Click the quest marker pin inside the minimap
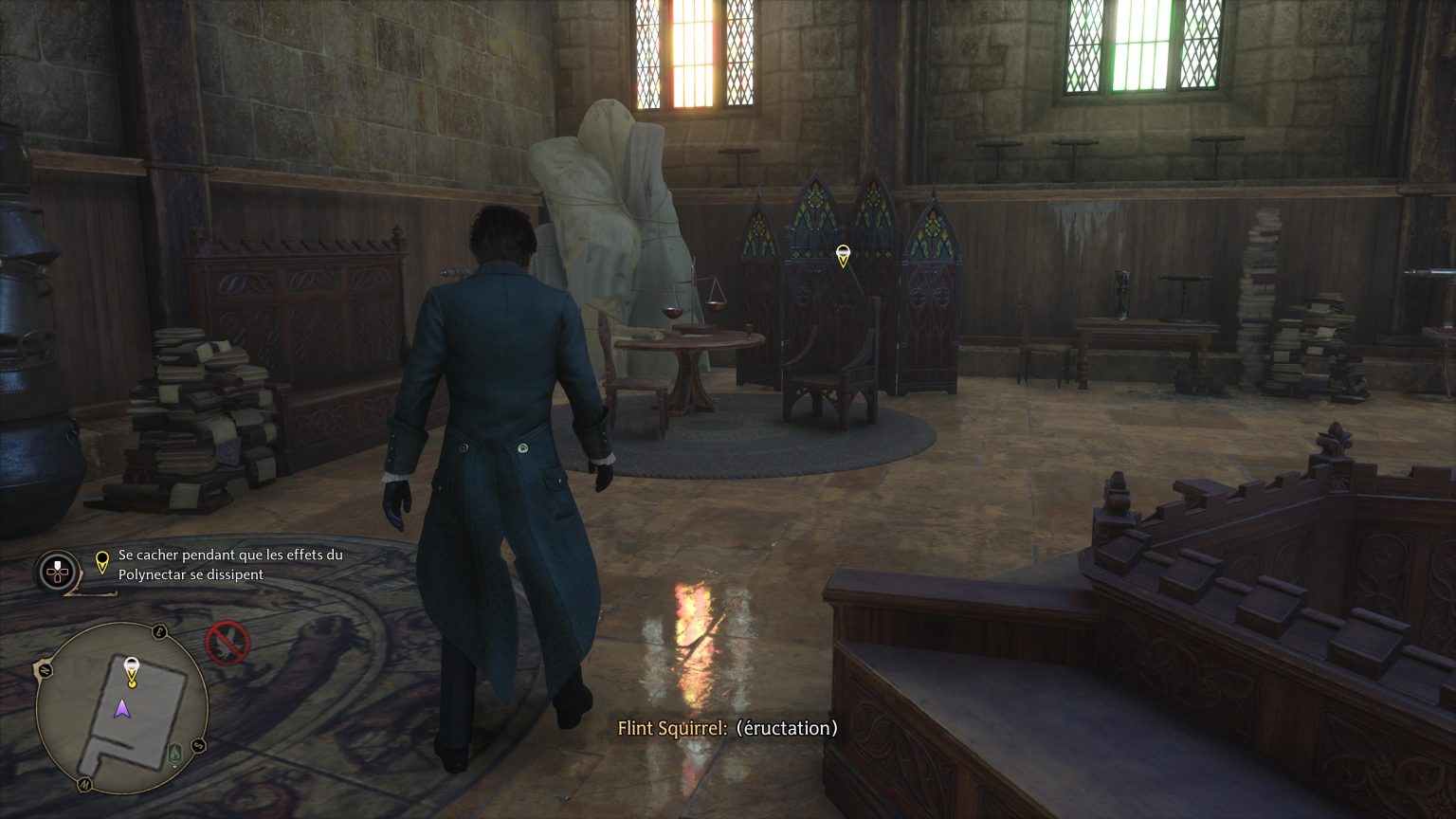1456x819 pixels. point(132,671)
